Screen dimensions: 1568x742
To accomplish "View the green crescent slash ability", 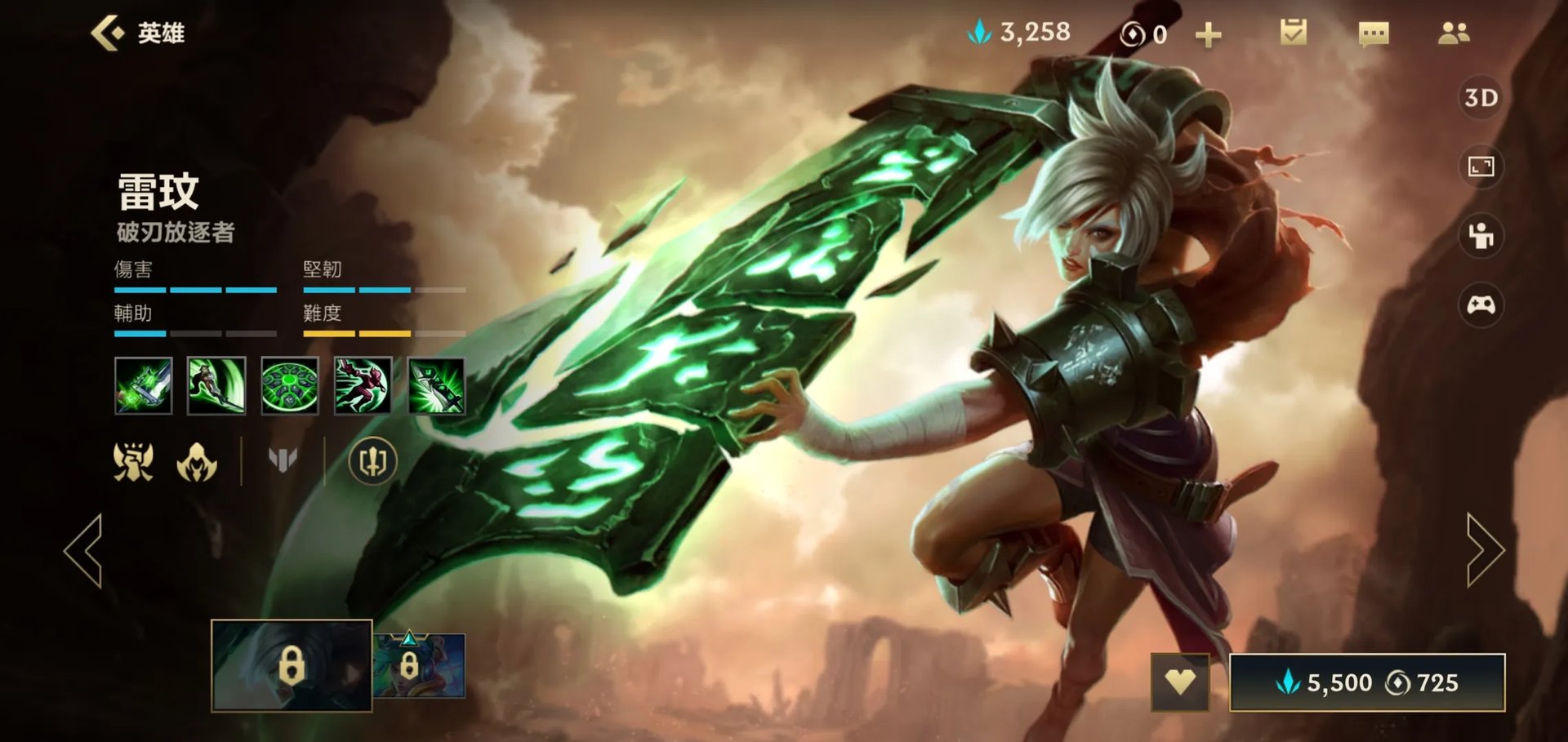I will tap(216, 385).
